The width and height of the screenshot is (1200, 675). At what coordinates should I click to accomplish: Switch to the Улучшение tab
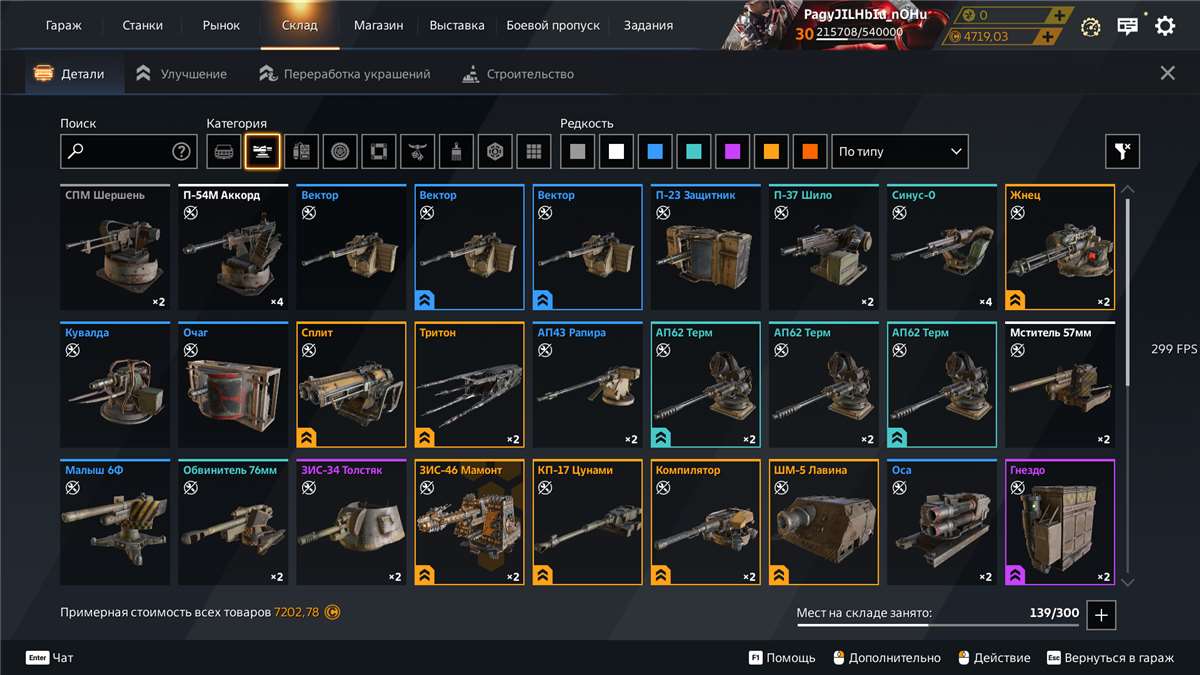point(182,74)
